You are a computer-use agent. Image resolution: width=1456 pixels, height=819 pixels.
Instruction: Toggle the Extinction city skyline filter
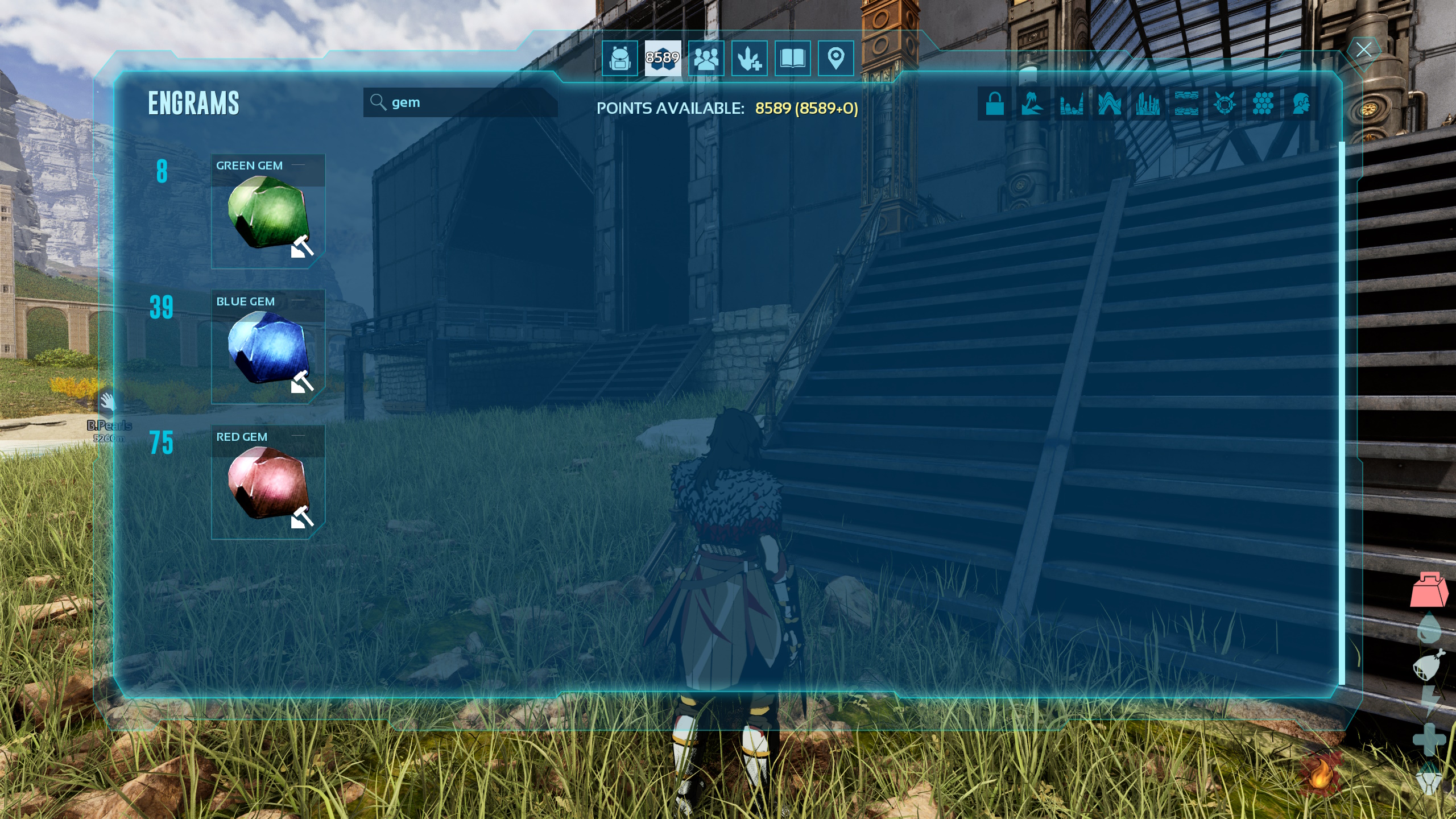[1149, 104]
